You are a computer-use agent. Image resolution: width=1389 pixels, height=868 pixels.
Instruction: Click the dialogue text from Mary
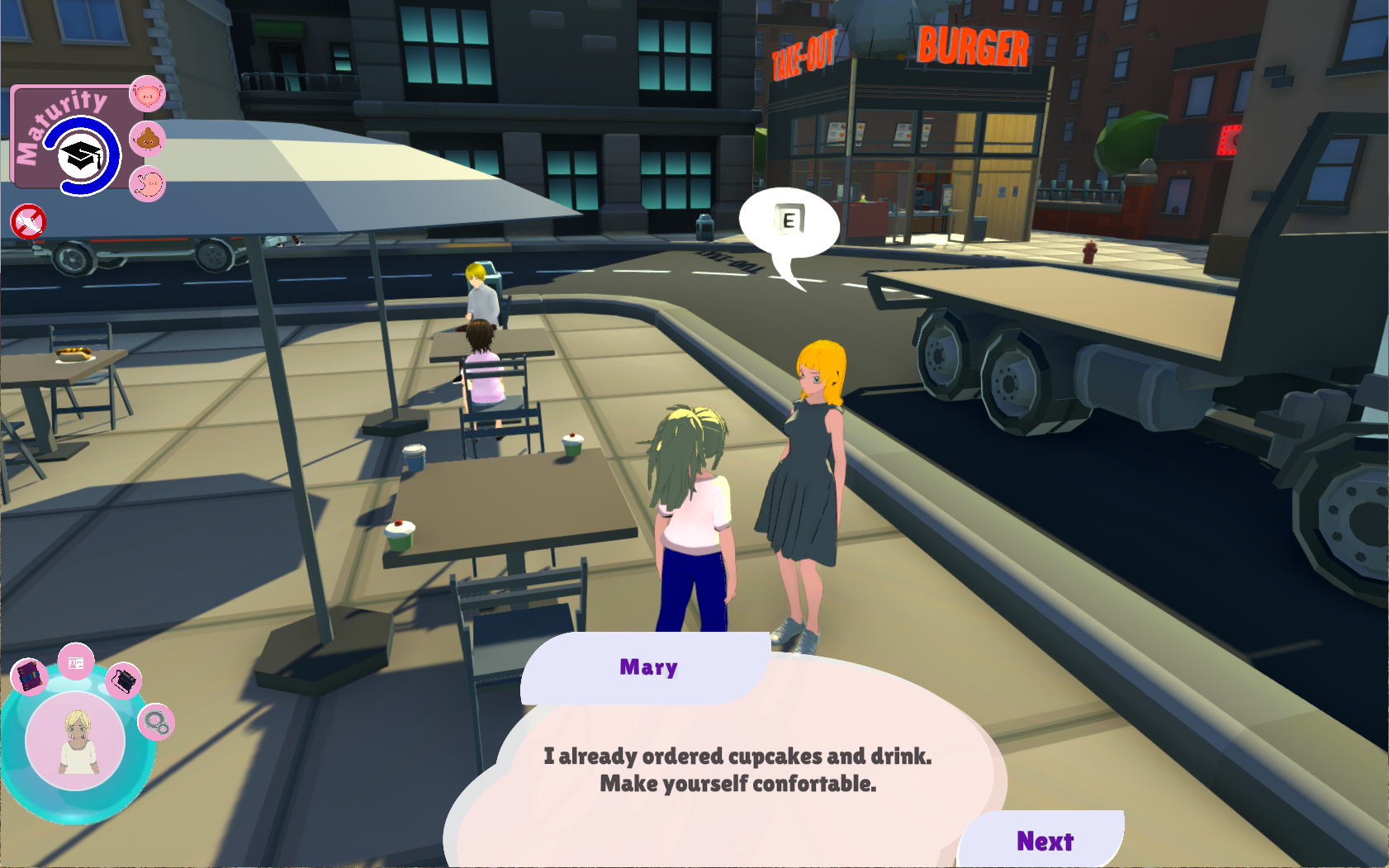pyautogui.click(x=739, y=771)
